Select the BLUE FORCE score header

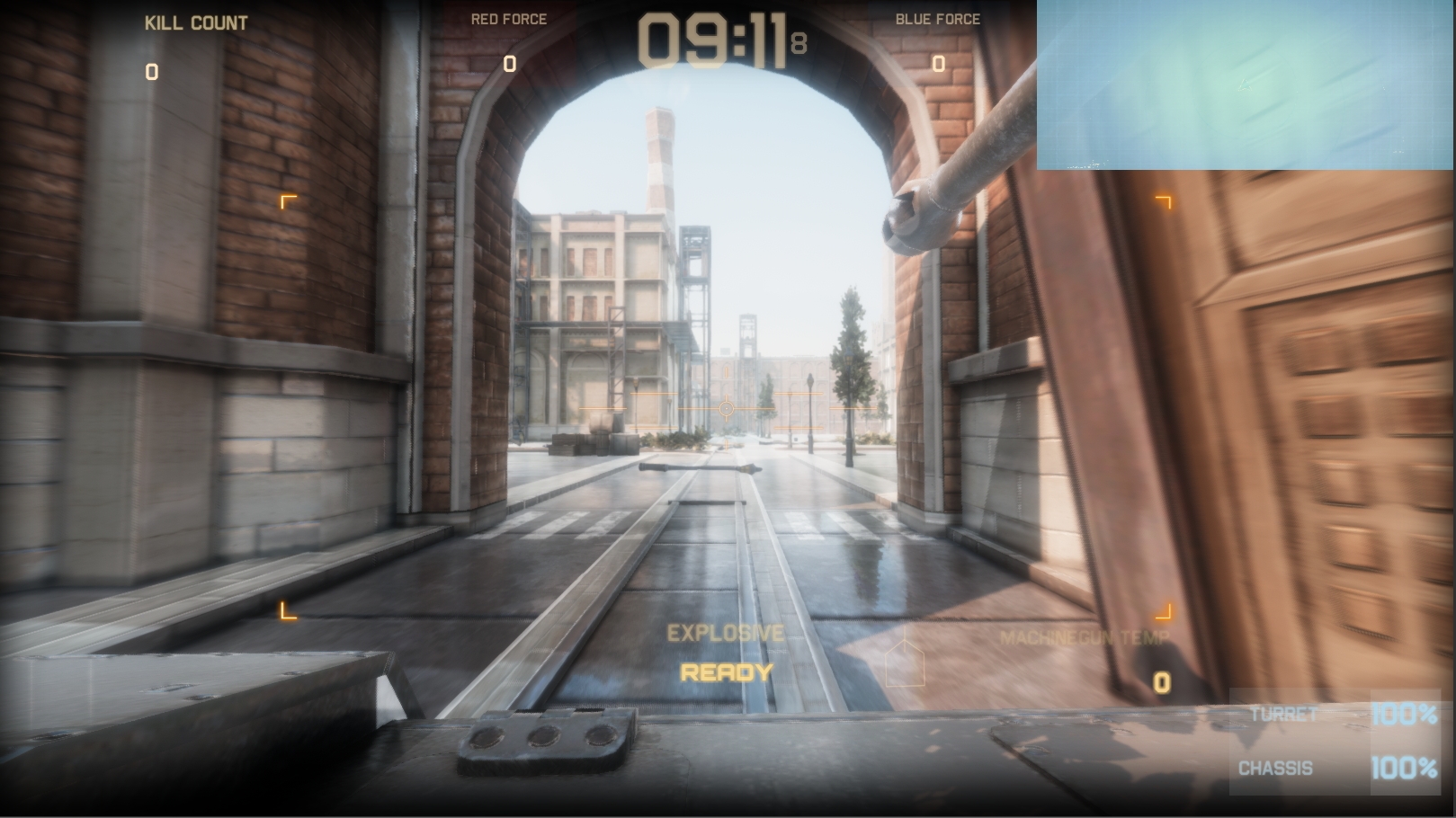(938, 18)
